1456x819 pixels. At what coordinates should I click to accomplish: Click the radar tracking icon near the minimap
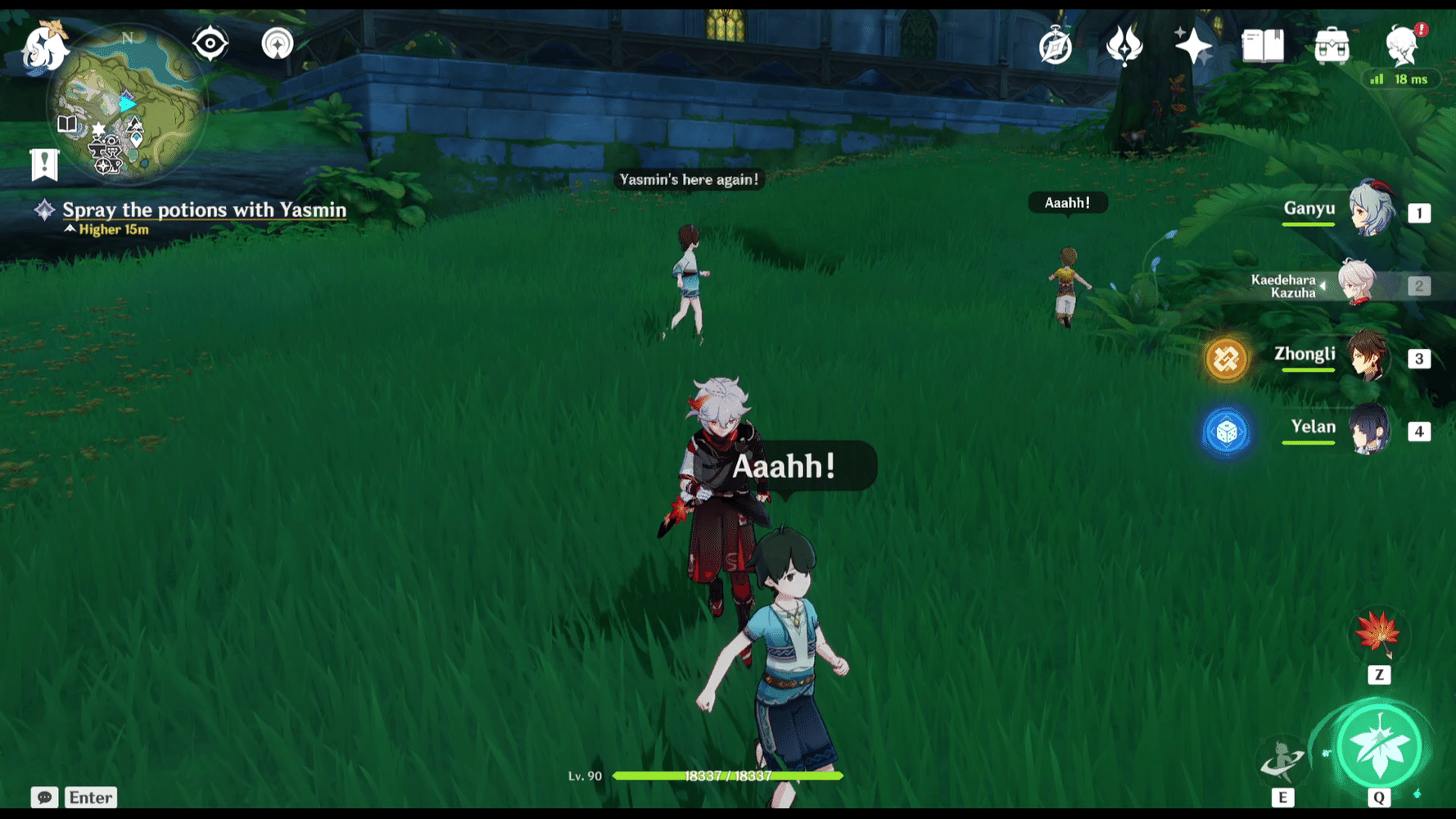277,43
